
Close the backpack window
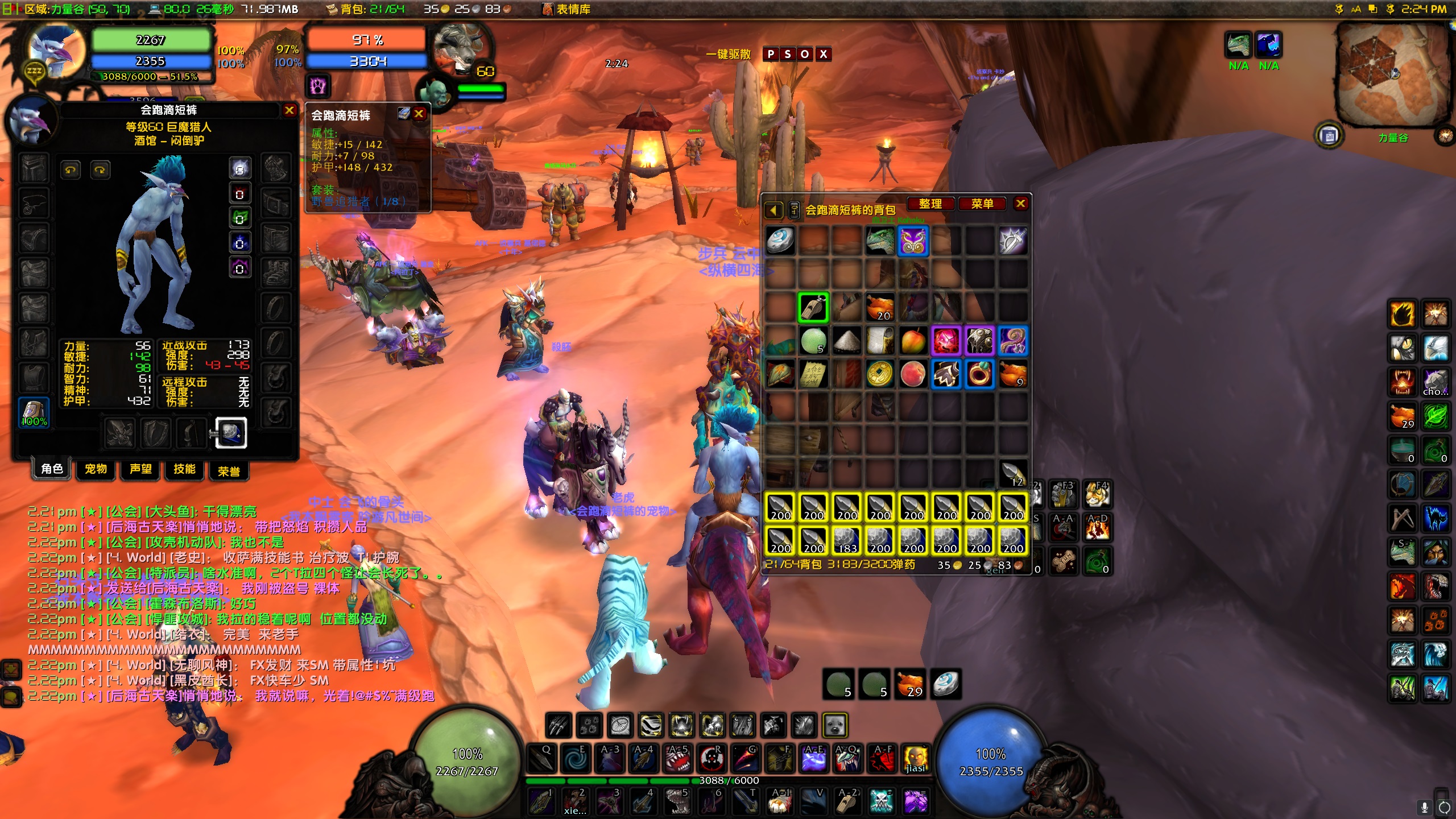pyautogui.click(x=1021, y=204)
